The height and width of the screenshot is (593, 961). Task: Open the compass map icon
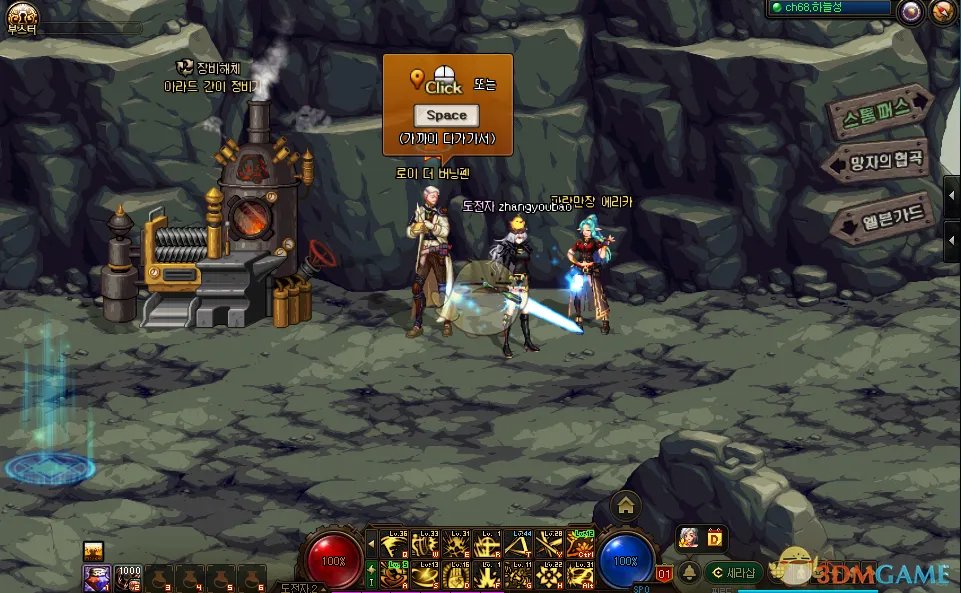pos(942,12)
